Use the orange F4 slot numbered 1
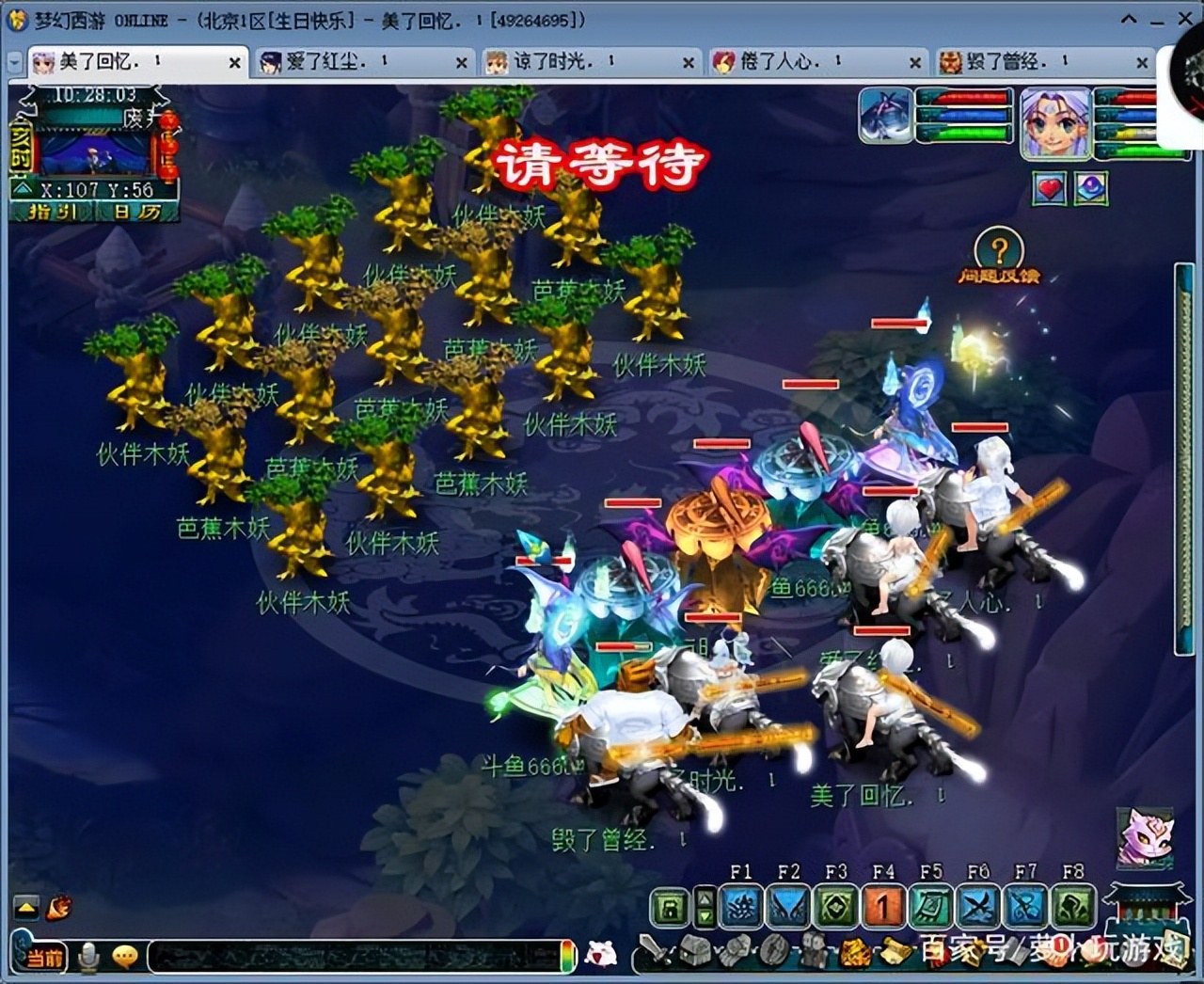 click(x=883, y=907)
